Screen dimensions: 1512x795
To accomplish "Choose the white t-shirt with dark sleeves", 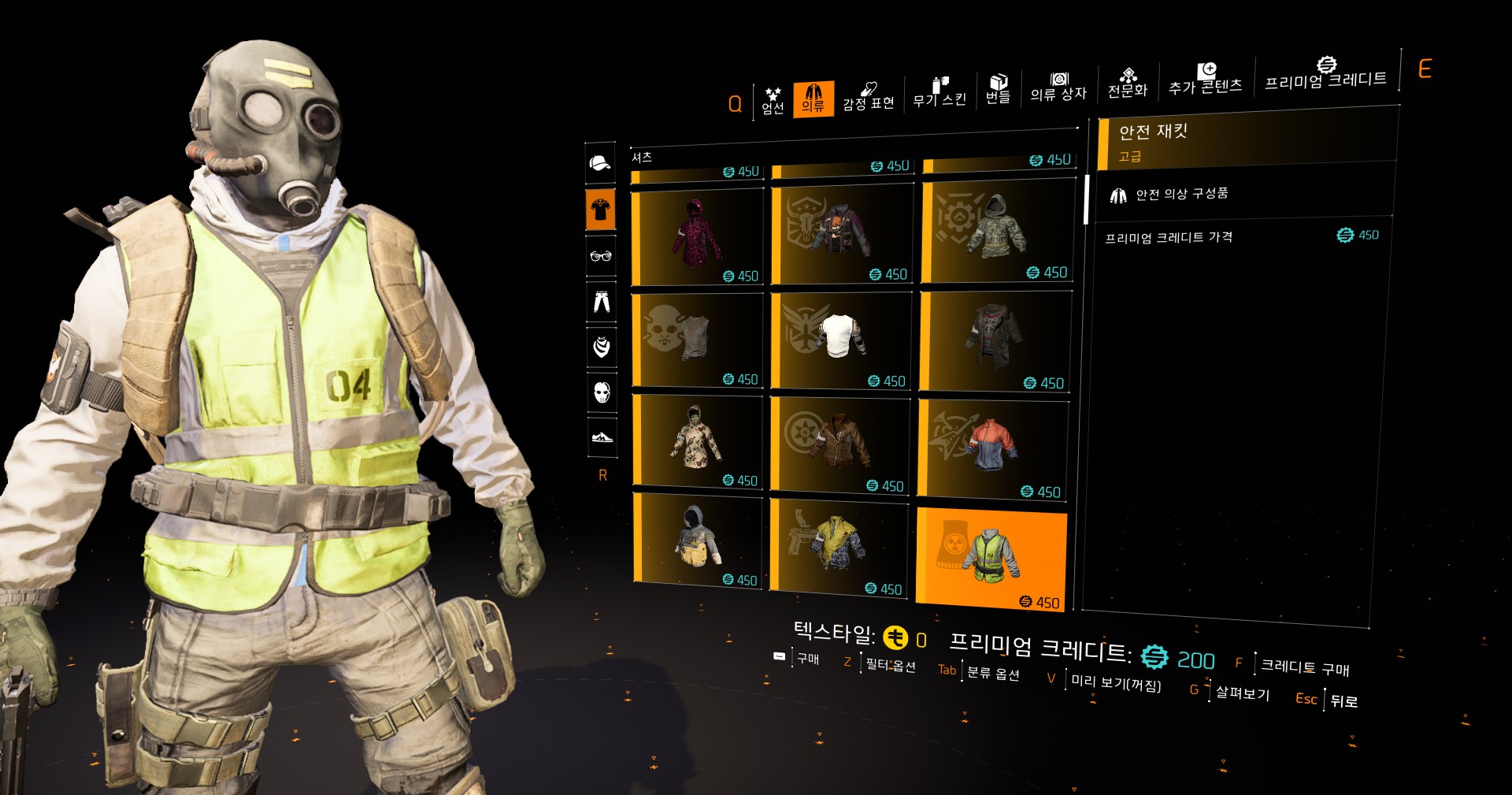I will (841, 339).
